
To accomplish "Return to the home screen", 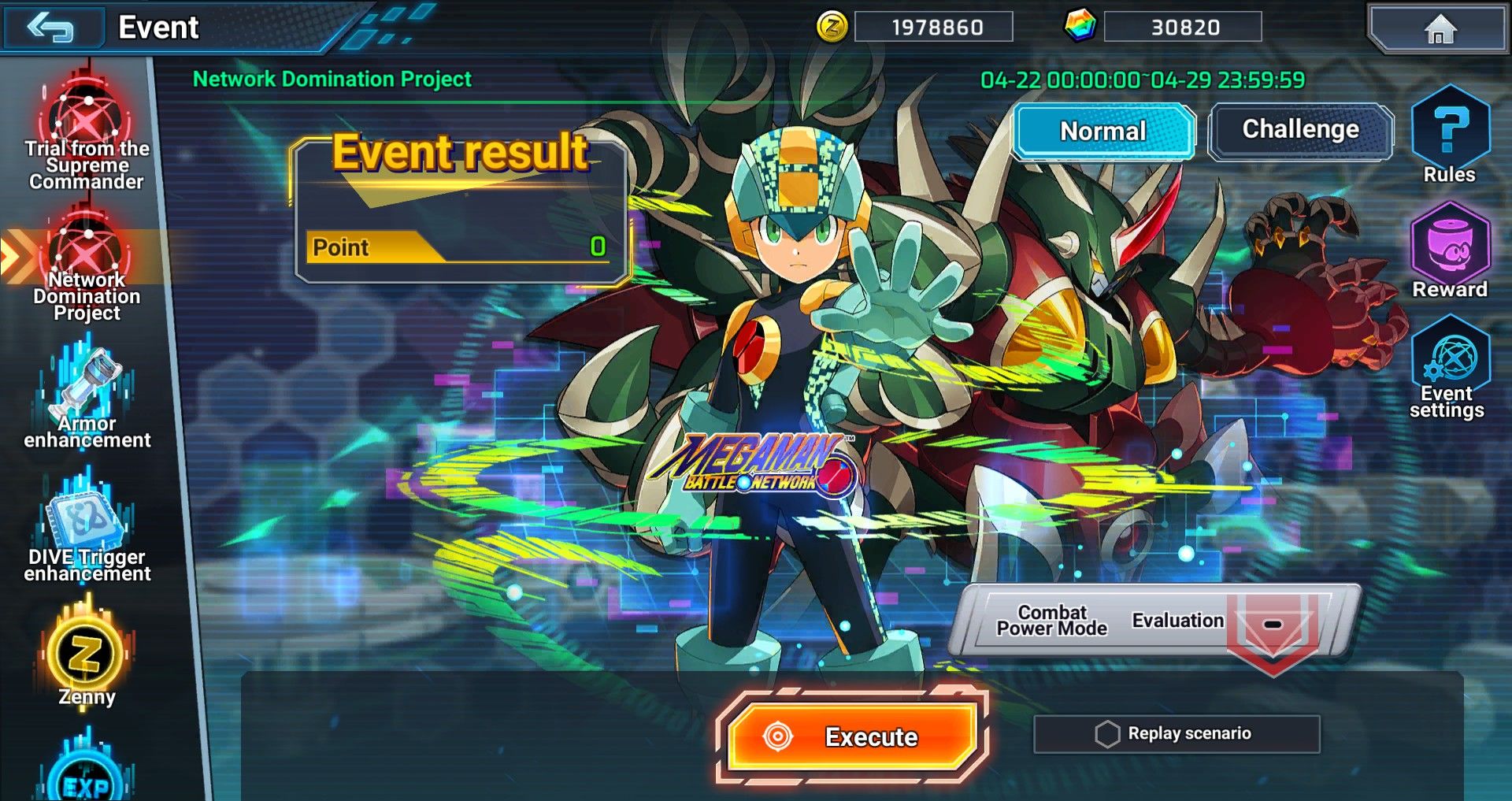I will point(1439,29).
